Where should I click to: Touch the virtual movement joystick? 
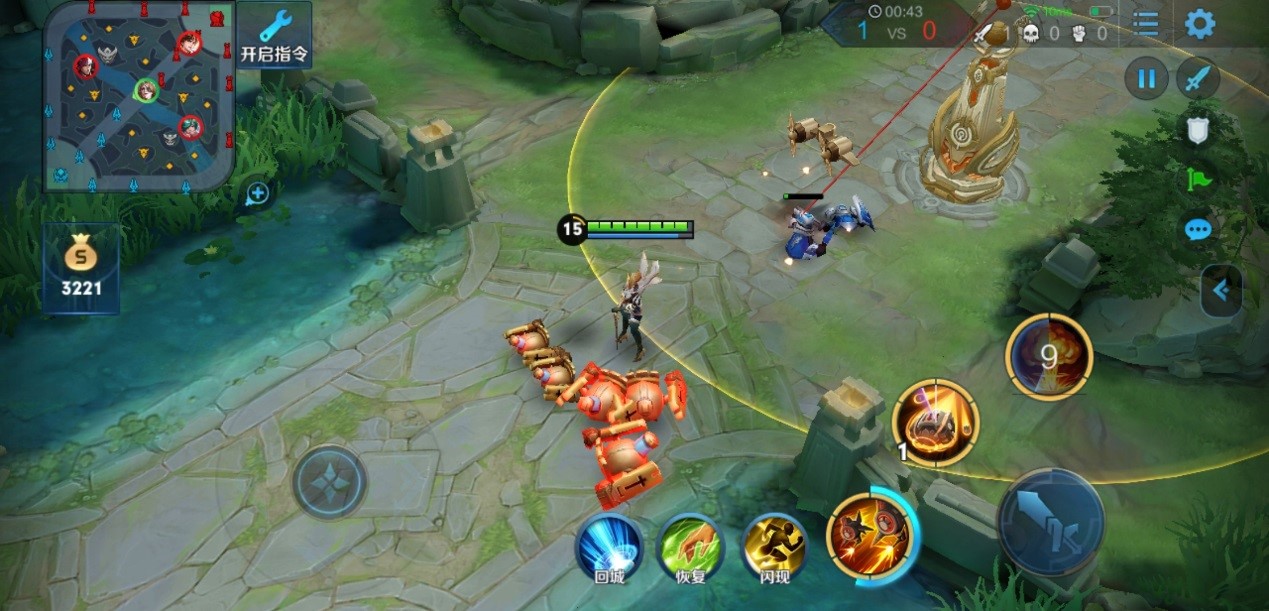[330, 481]
